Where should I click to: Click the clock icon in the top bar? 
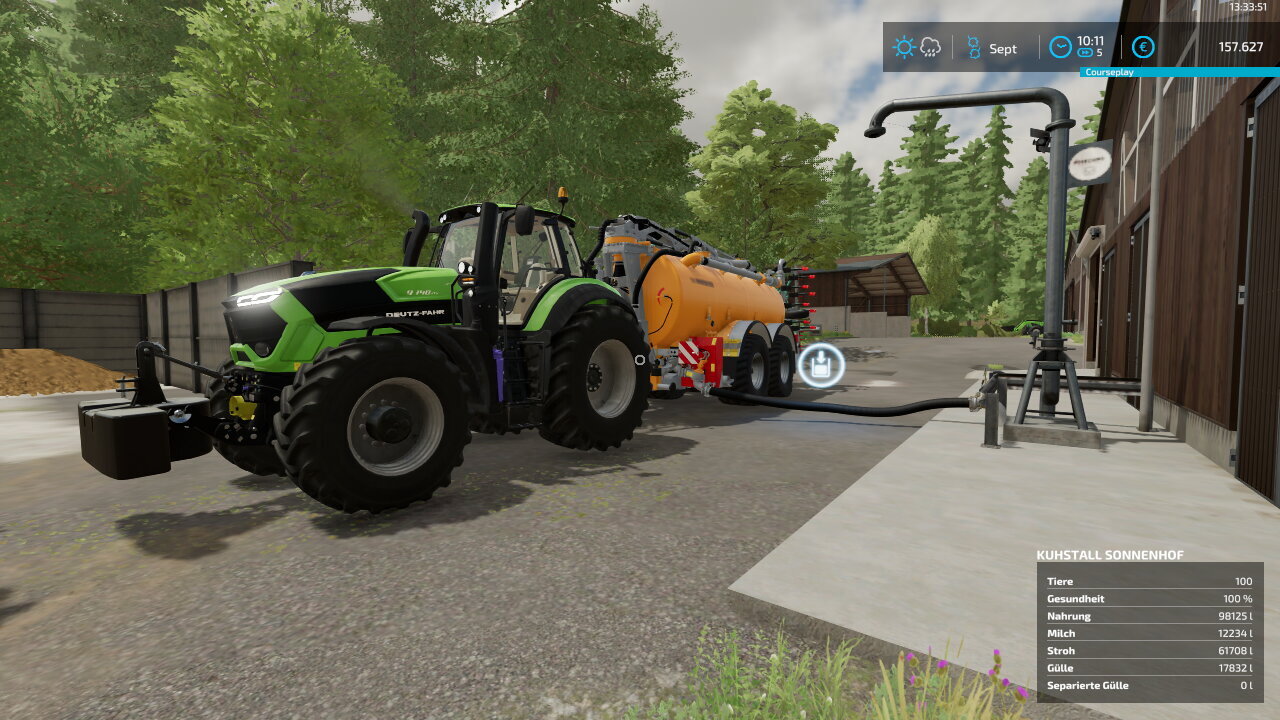[1060, 47]
